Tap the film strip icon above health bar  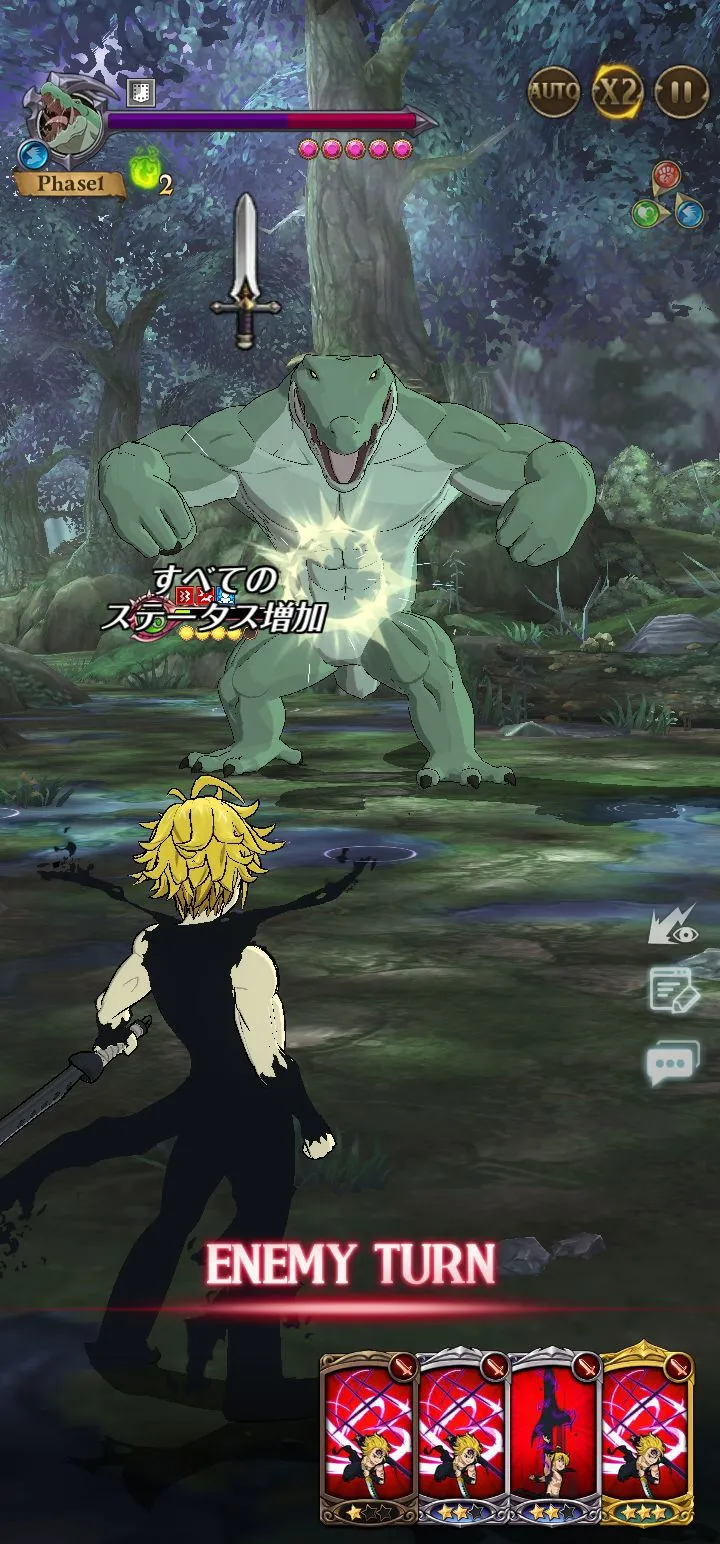click(141, 93)
